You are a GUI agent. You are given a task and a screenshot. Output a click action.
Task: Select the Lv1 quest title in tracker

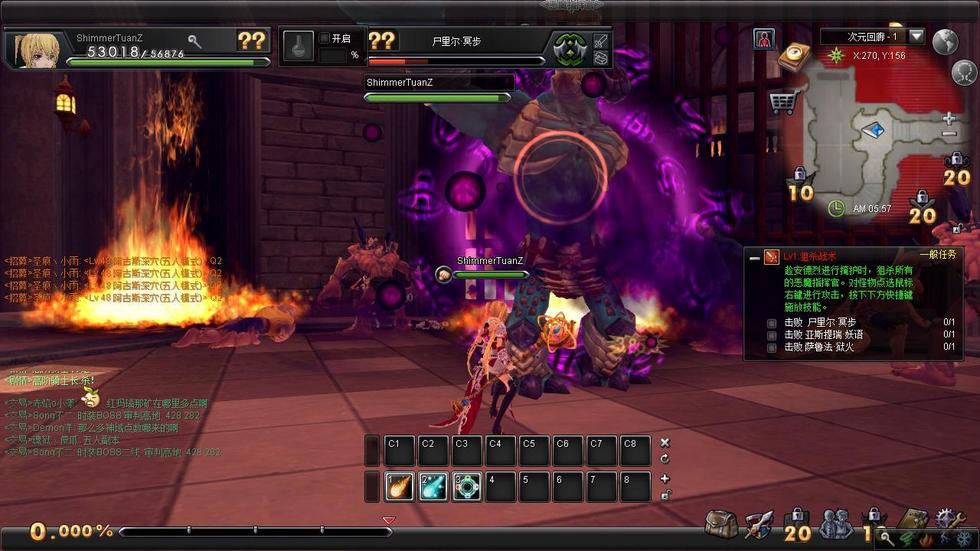click(810, 256)
